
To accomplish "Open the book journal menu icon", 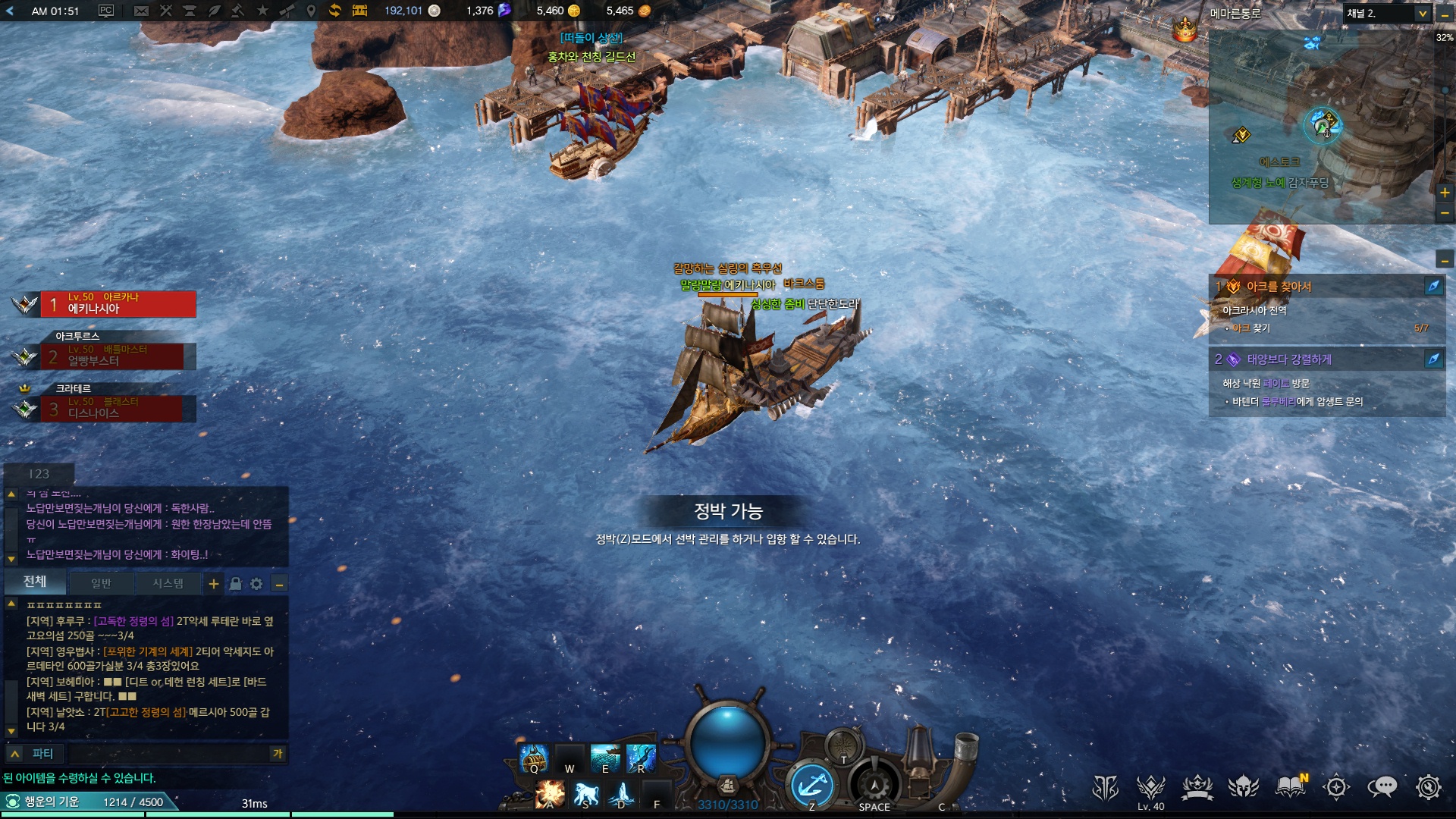I will (1290, 787).
